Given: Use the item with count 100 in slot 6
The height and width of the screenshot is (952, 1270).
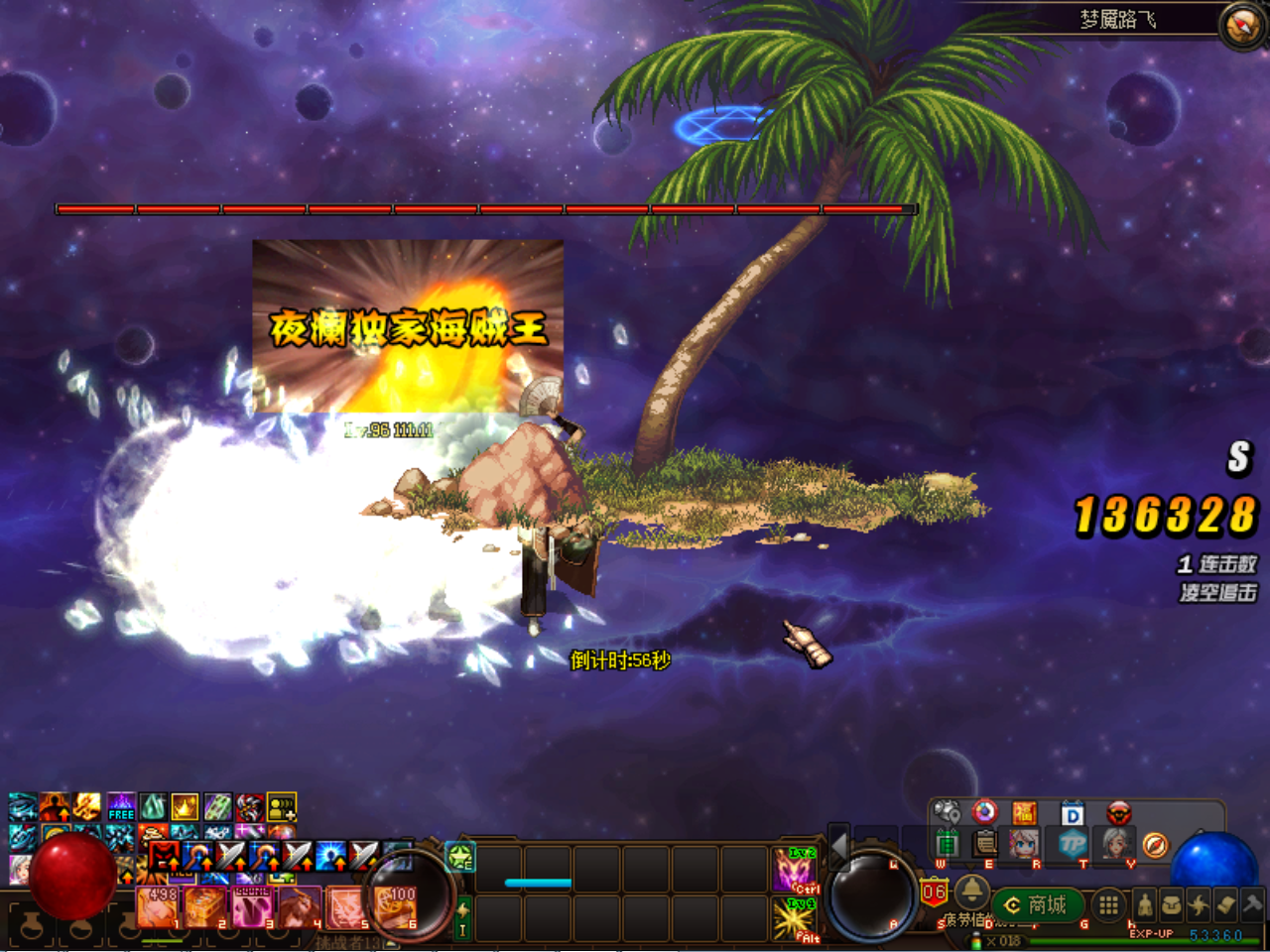Looking at the screenshot, I should tap(394, 905).
